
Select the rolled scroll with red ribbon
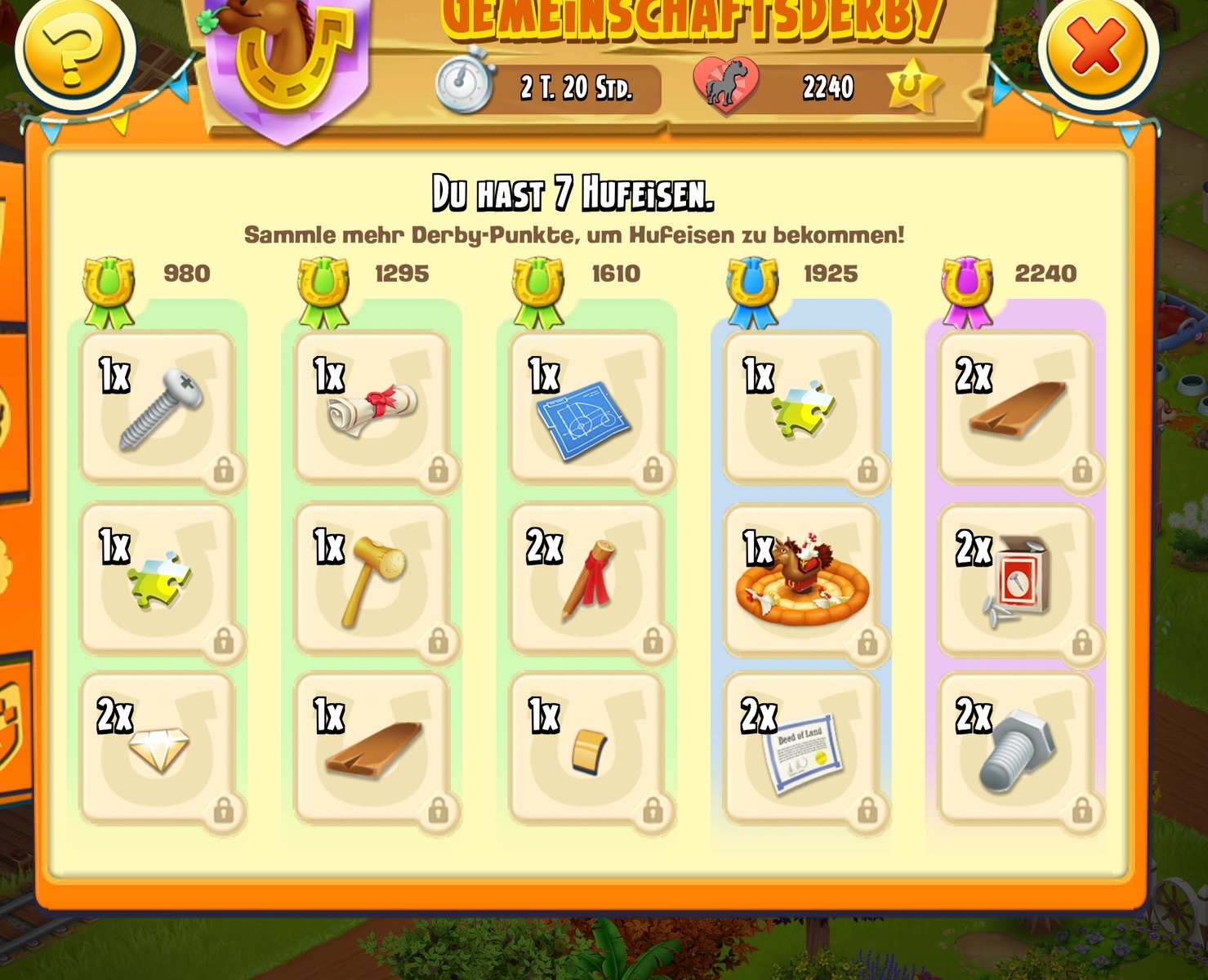(372, 408)
